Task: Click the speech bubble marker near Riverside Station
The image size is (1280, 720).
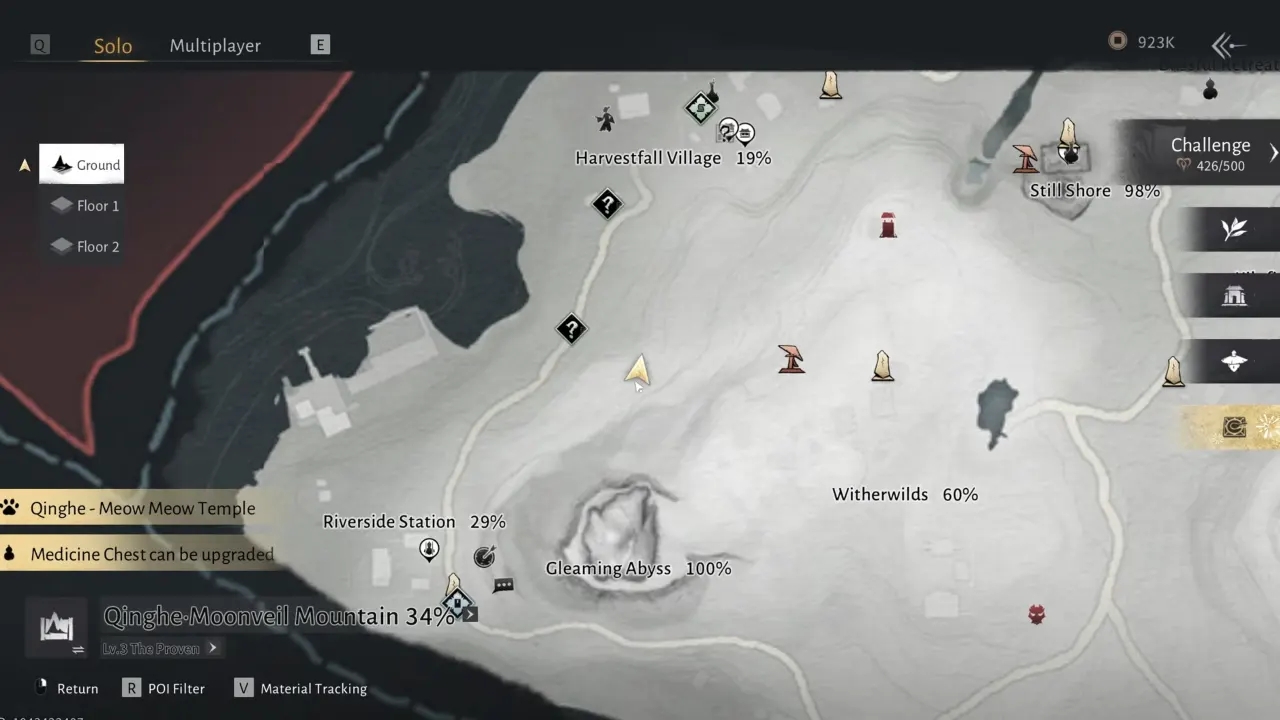Action: click(503, 586)
